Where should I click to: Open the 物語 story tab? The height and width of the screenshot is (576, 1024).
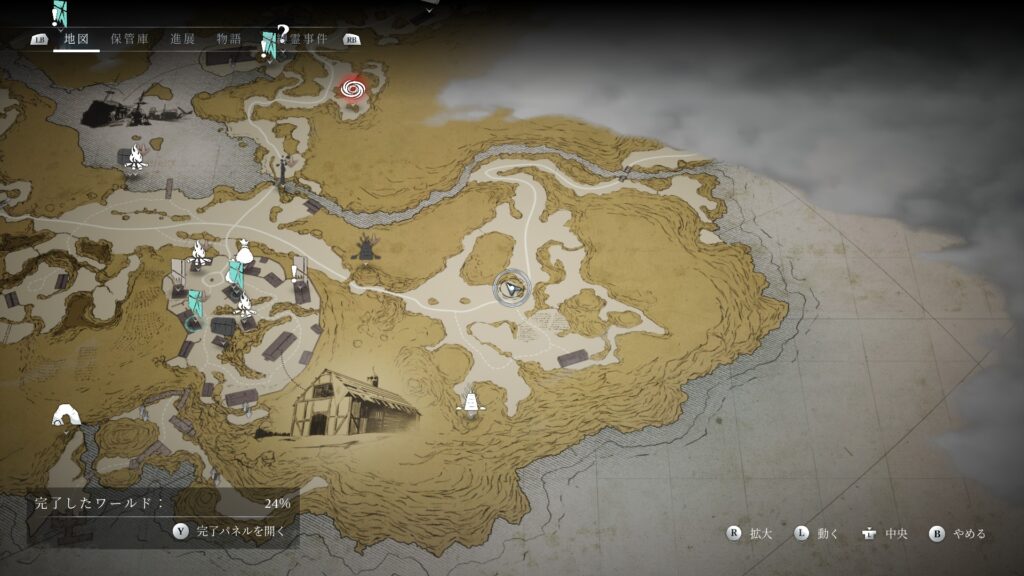(x=229, y=39)
